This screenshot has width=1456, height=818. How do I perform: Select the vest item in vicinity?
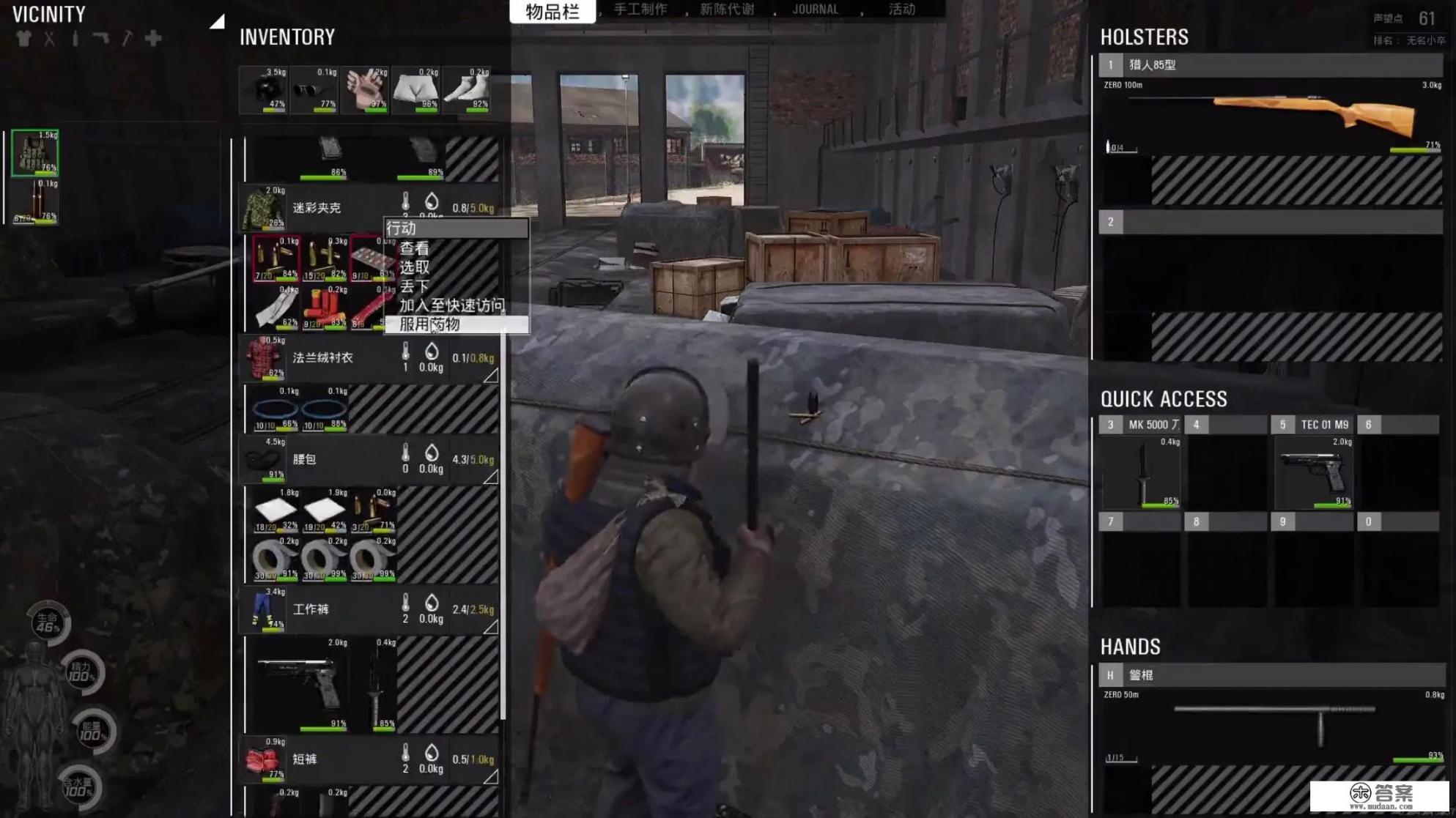click(34, 153)
